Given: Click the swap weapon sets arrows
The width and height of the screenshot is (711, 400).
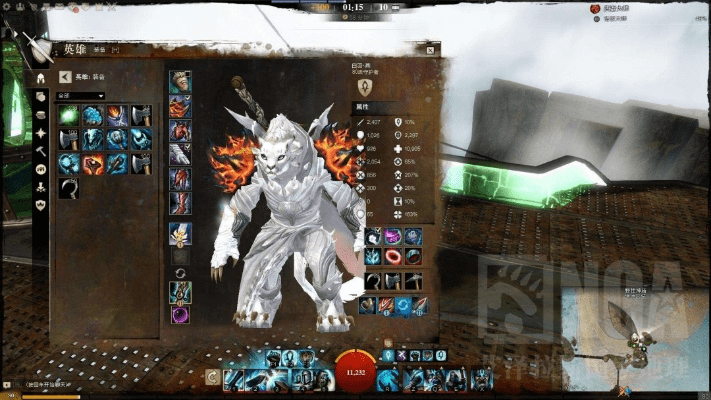Looking at the screenshot, I should (x=180, y=273).
